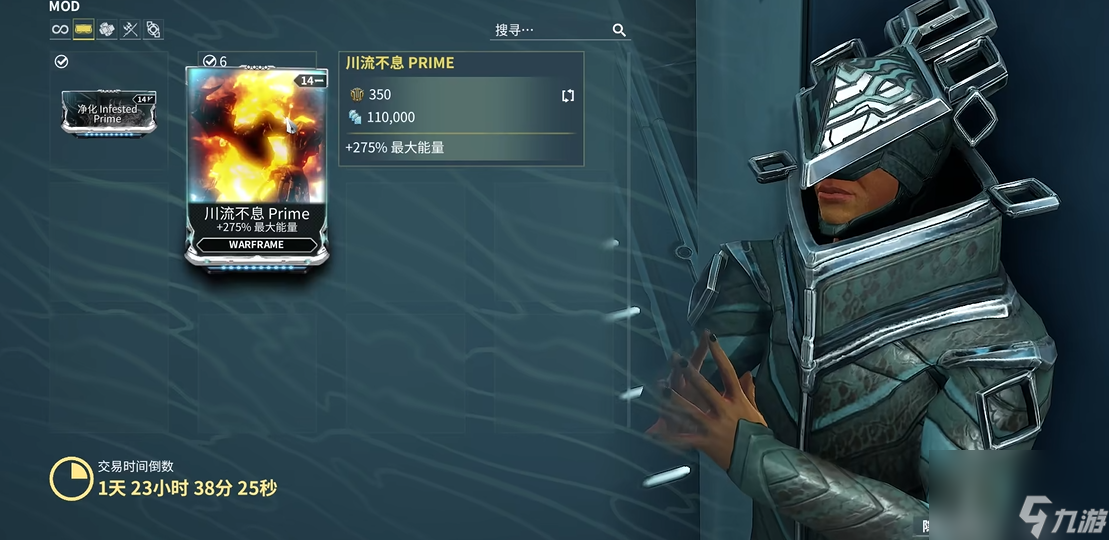Click the swap arrows icon in the tooltip
The height and width of the screenshot is (540, 1109).
tap(568, 96)
